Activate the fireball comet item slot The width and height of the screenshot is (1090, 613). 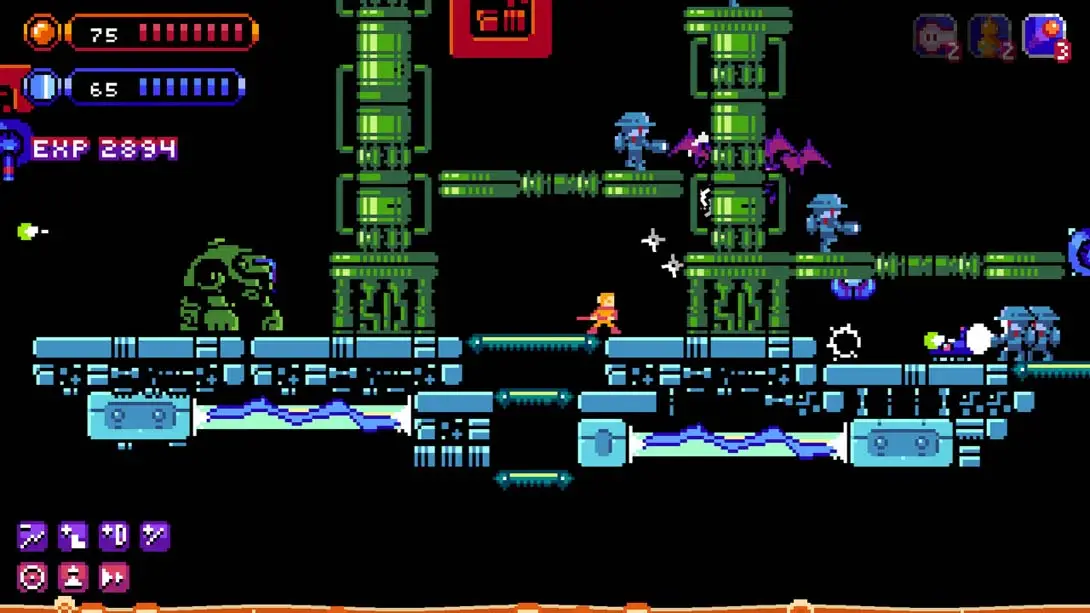click(1044, 37)
